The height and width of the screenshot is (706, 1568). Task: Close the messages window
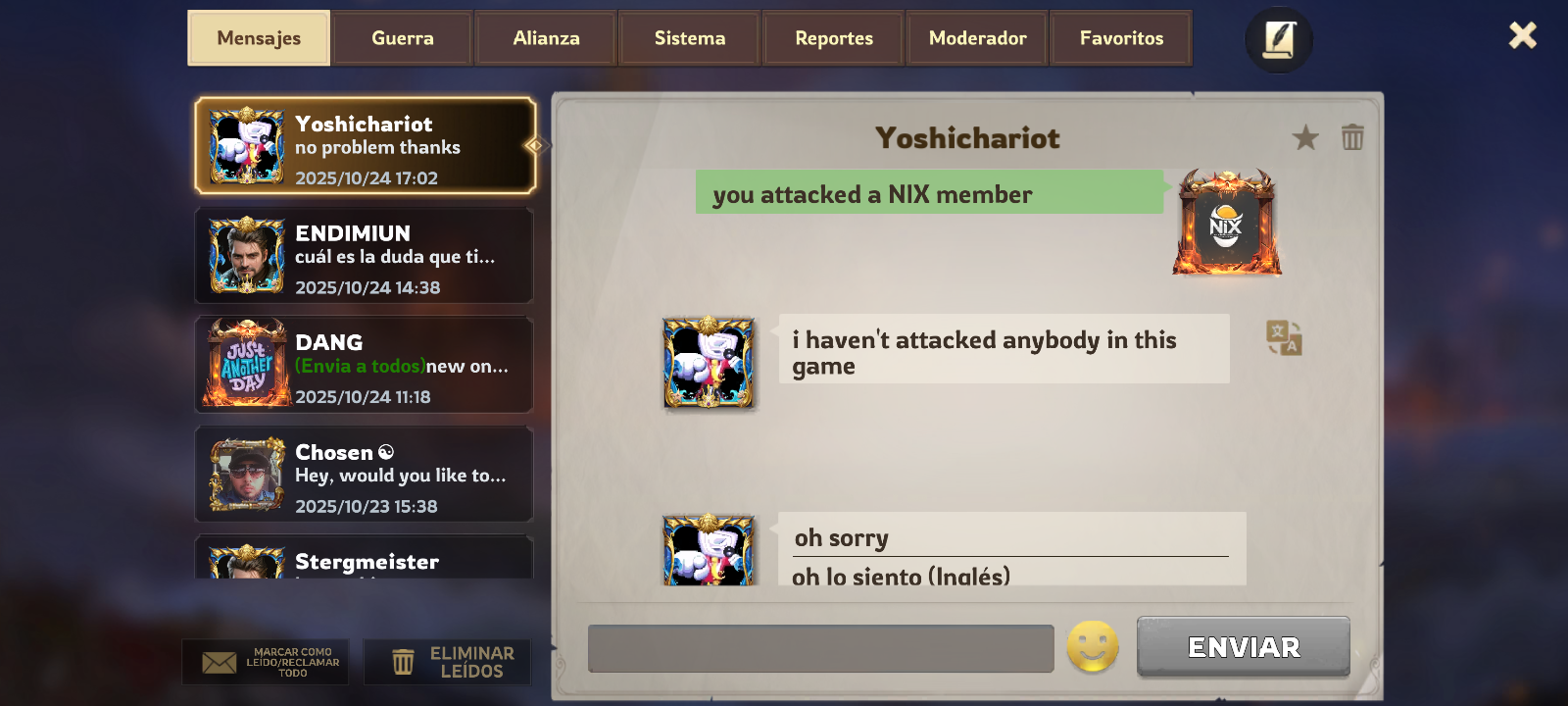click(x=1522, y=36)
